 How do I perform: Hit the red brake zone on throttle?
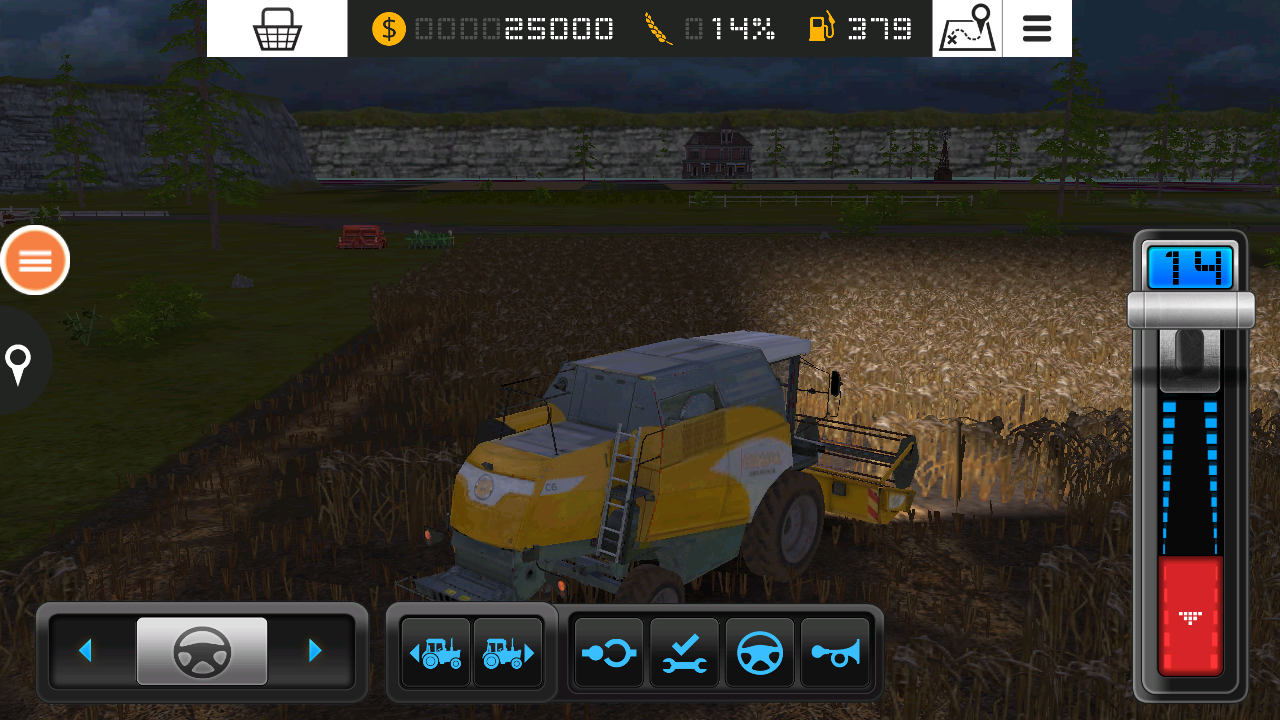[x=1190, y=615]
